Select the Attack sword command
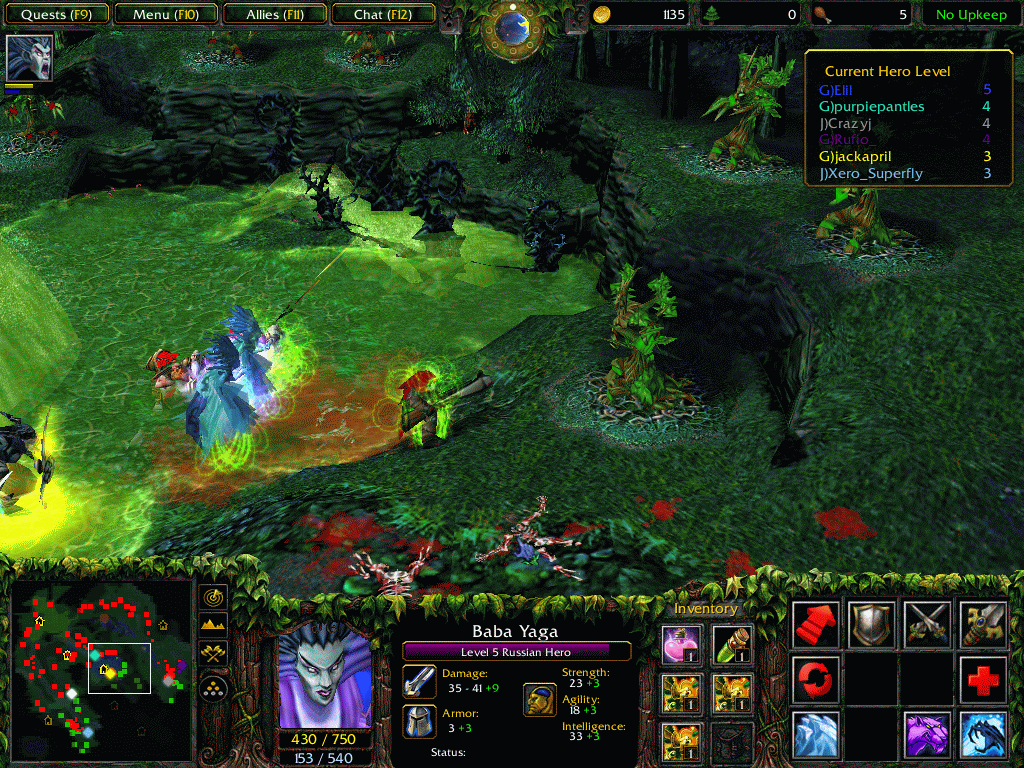 982,625
